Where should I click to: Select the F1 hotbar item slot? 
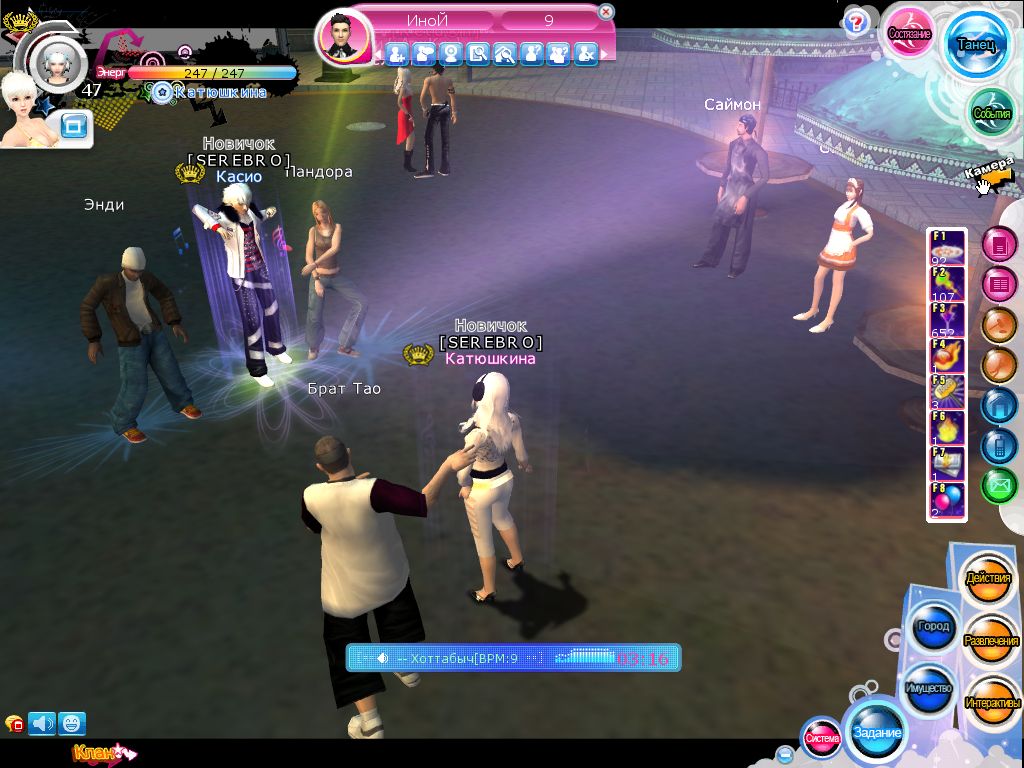point(948,246)
